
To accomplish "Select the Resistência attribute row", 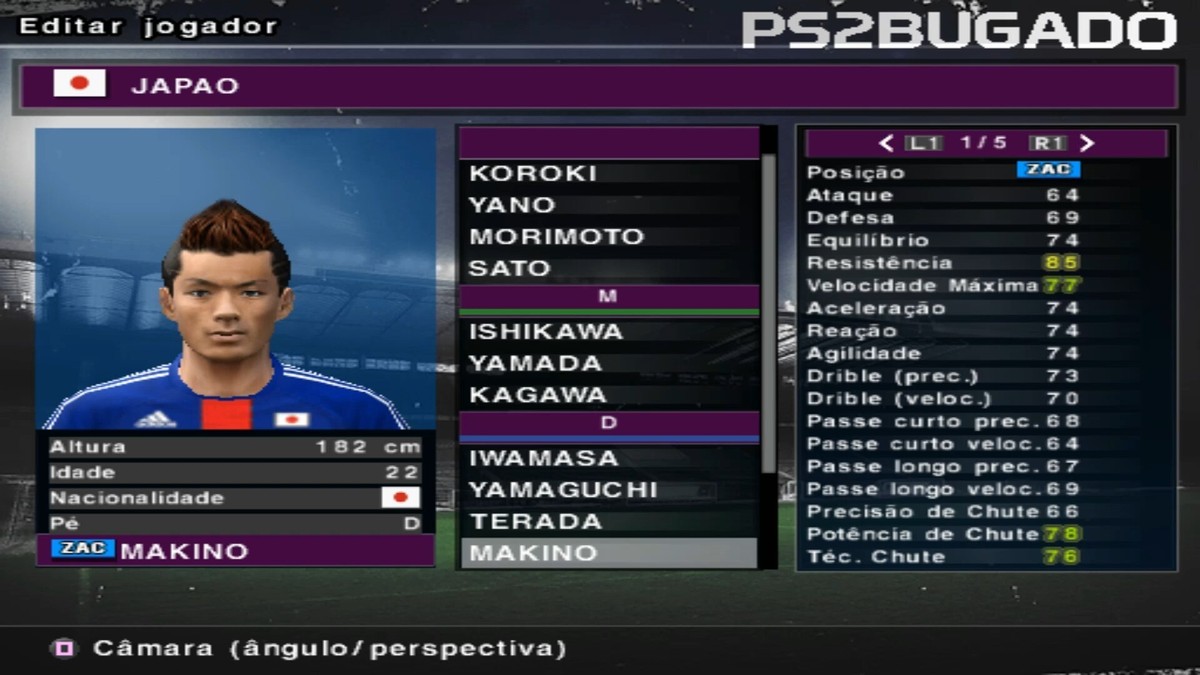I will click(x=985, y=263).
